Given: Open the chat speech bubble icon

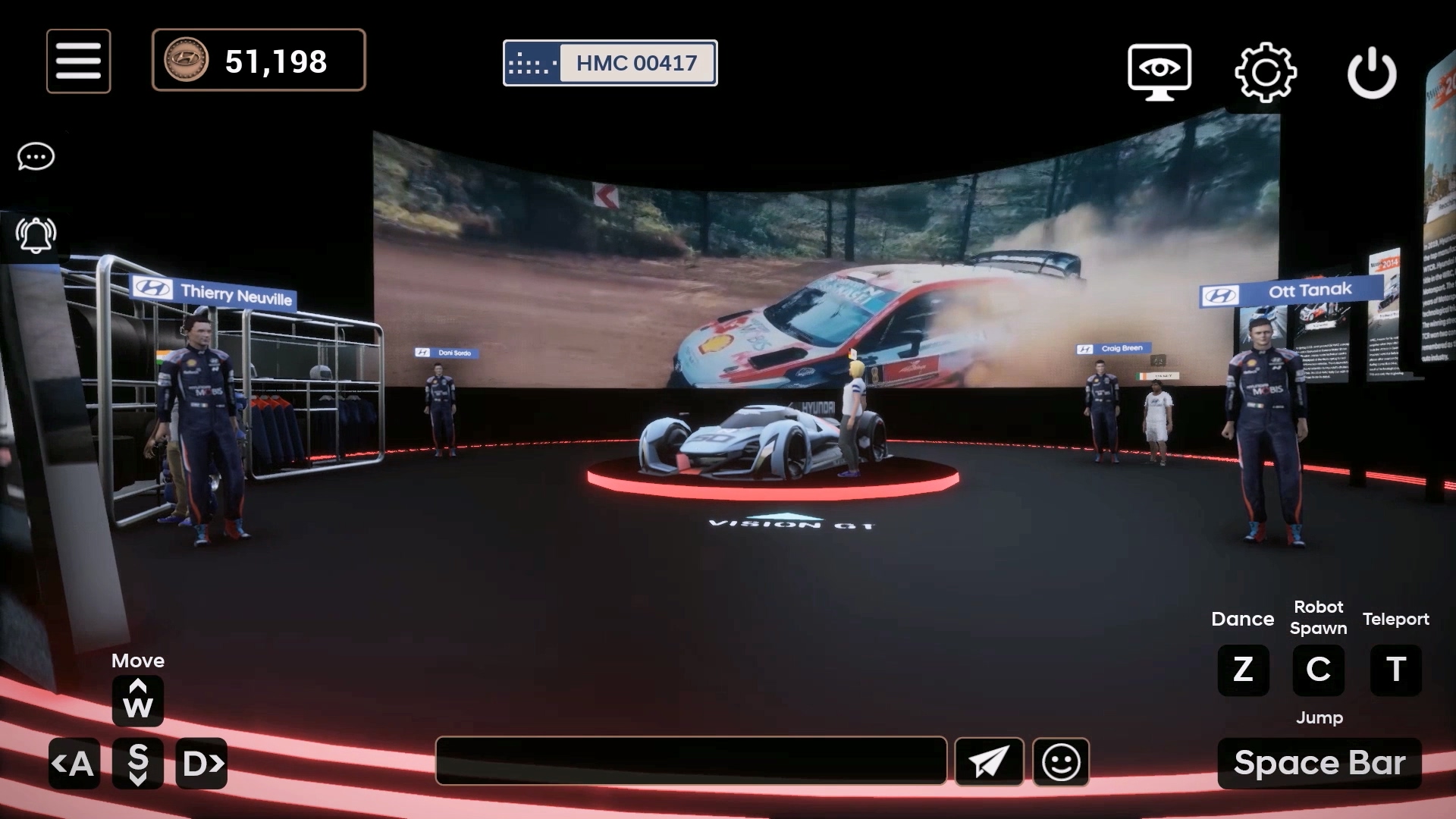Looking at the screenshot, I should pyautogui.click(x=36, y=157).
